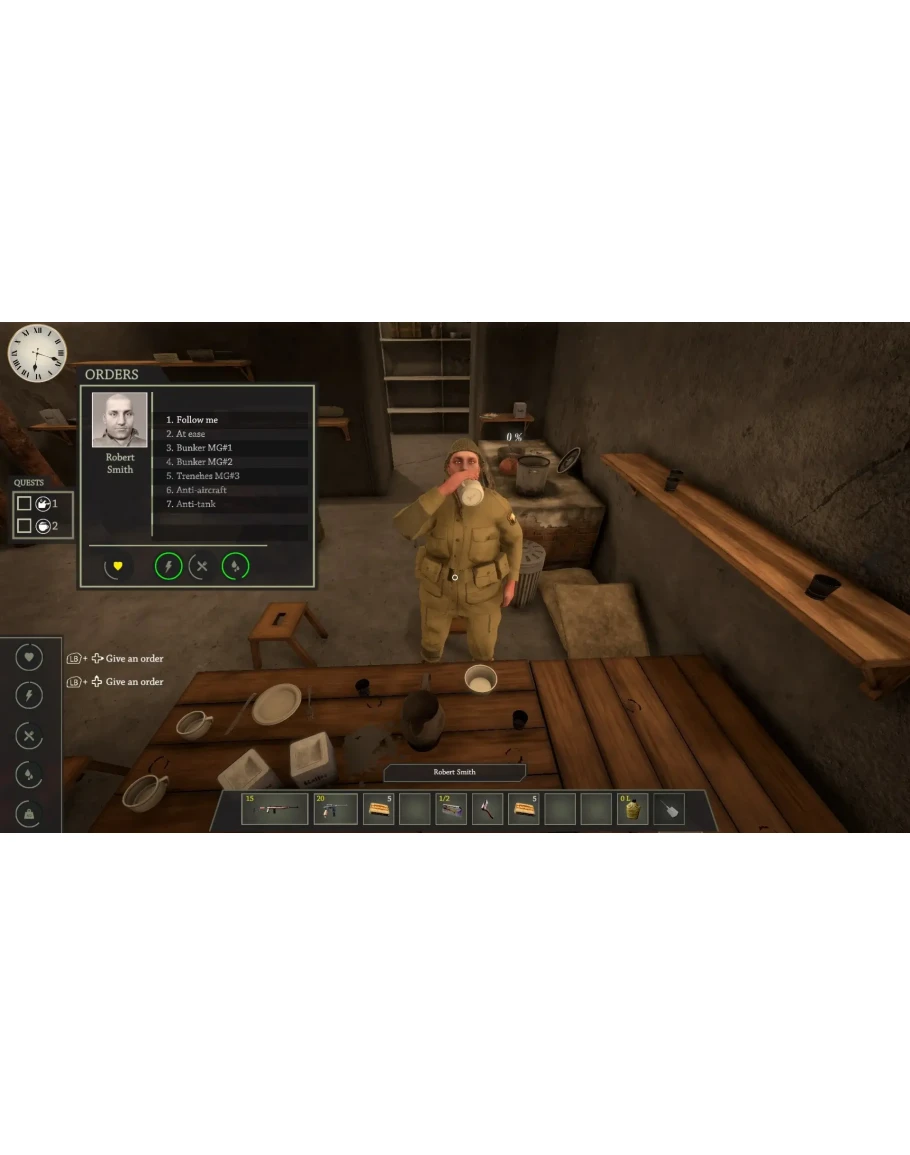910x1155 pixels.
Task: Choose the Anti-aircraft order
Action: coord(201,490)
